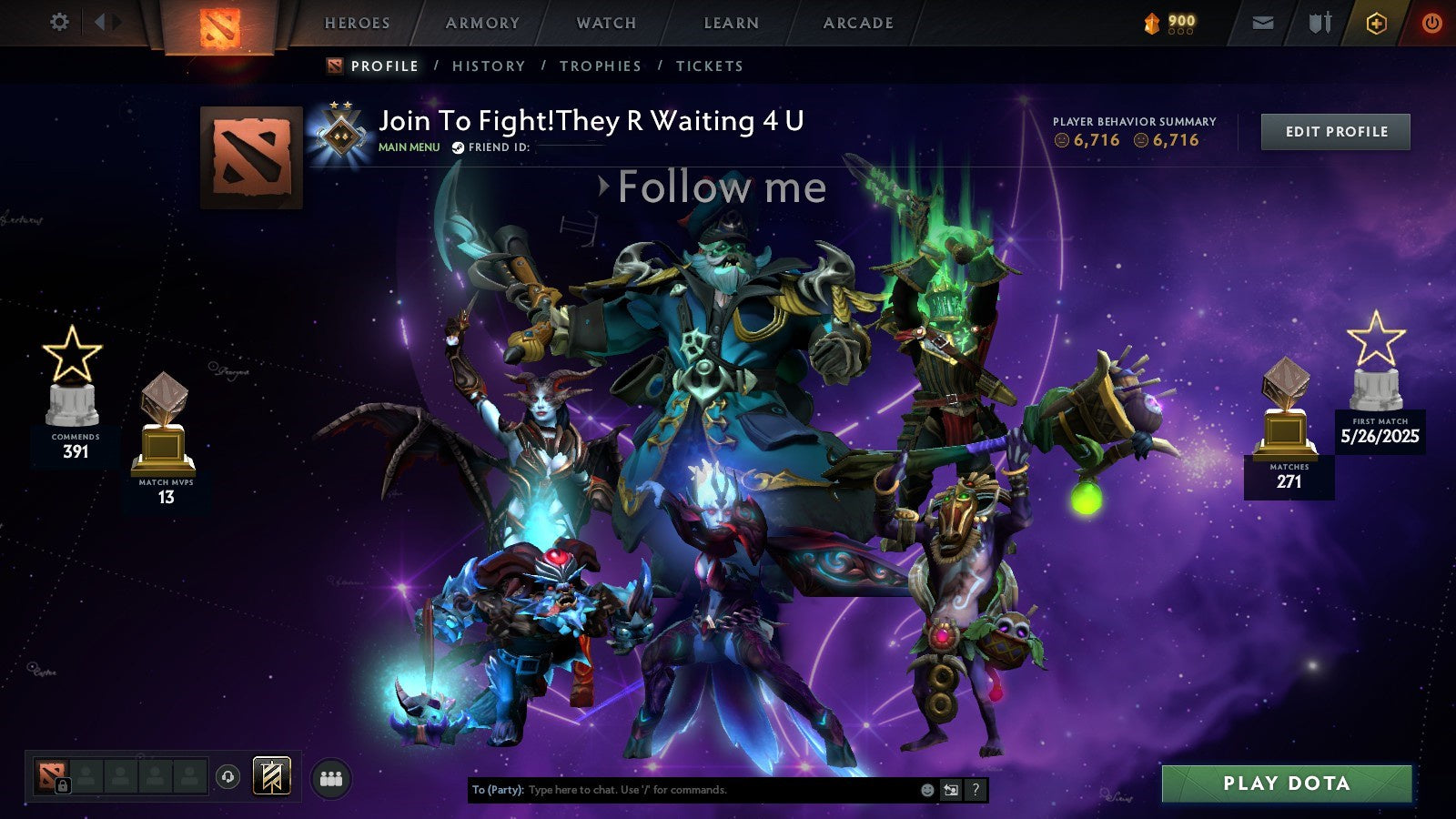Screen dimensions: 1456x819
Task: Open the friends list people icon
Action: [x=330, y=778]
